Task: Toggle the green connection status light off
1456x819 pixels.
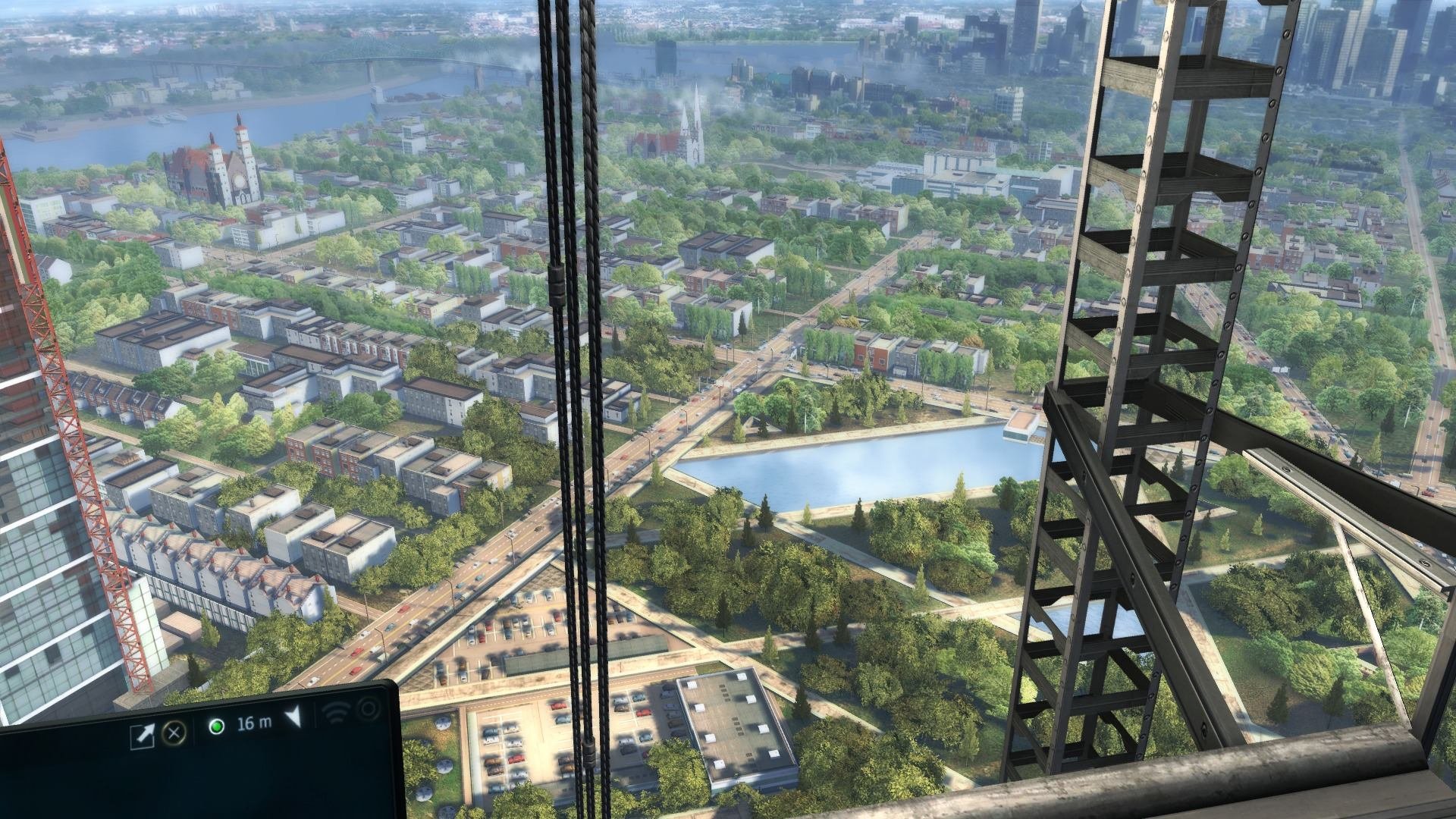Action: pyautogui.click(x=216, y=728)
